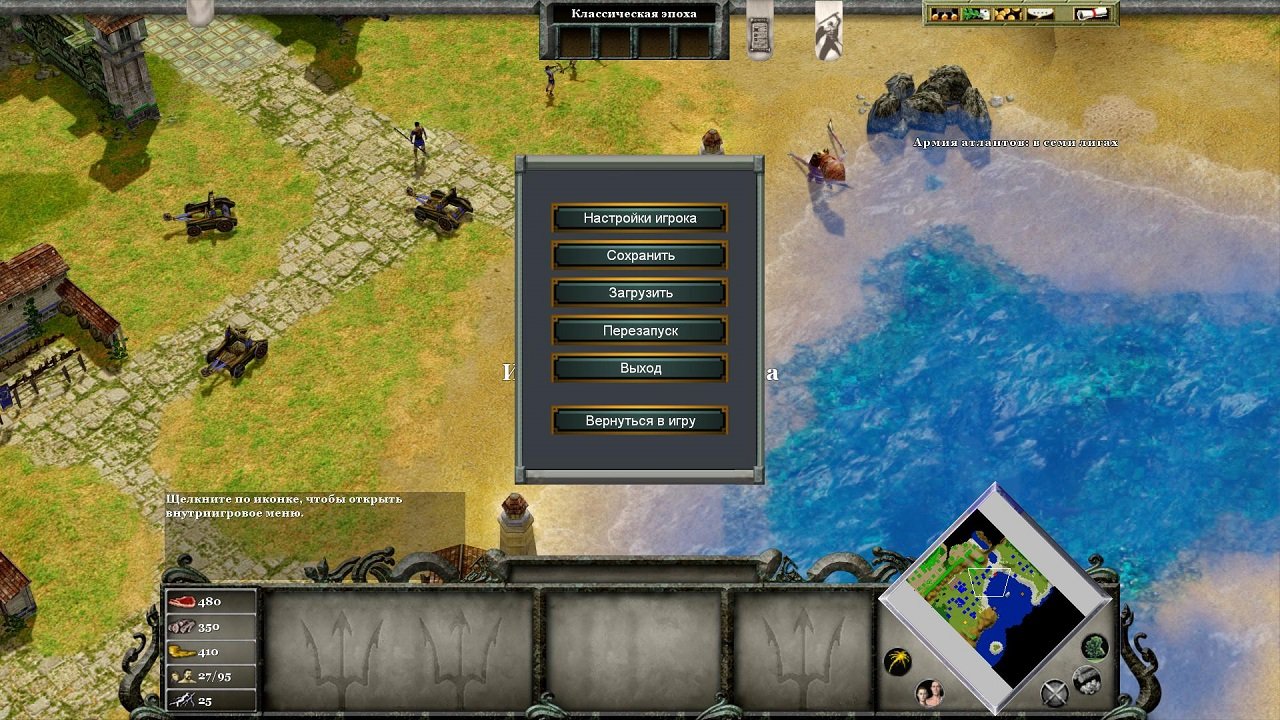Click "Выход" to quit

639,368
